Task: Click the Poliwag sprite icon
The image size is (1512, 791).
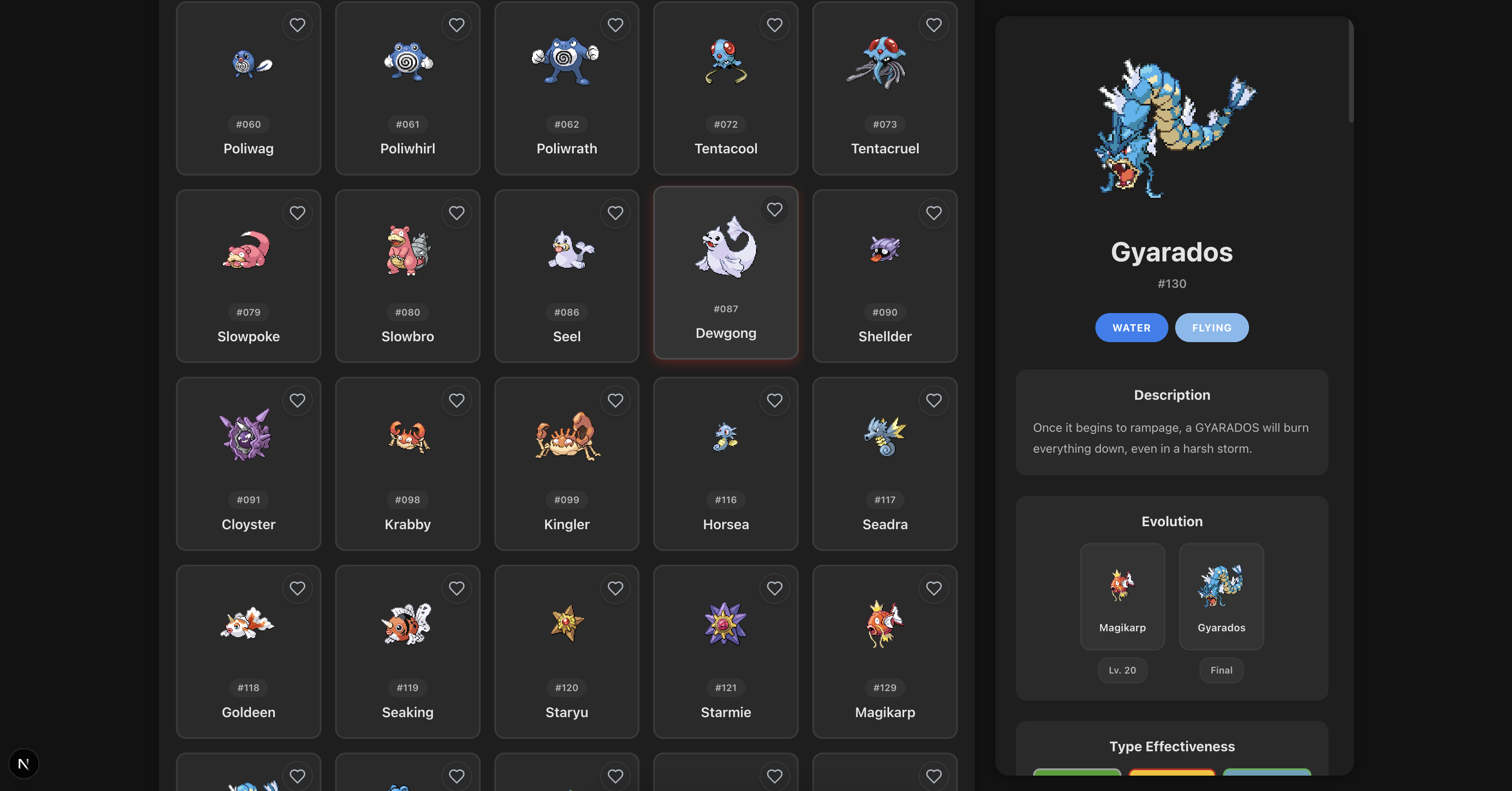Action: (248, 64)
